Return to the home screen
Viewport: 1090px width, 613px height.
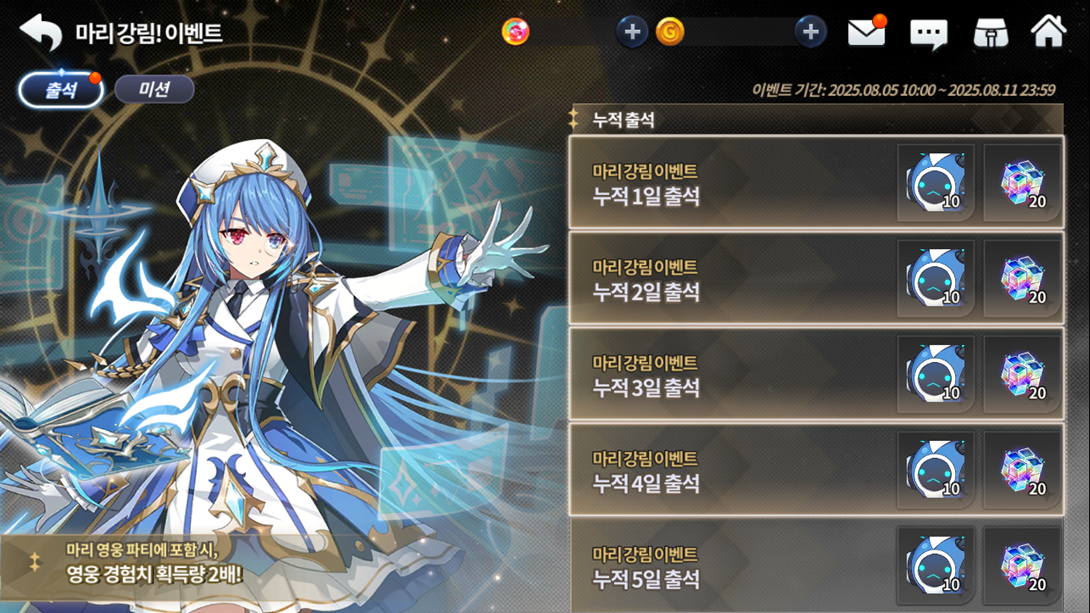pyautogui.click(x=1048, y=32)
